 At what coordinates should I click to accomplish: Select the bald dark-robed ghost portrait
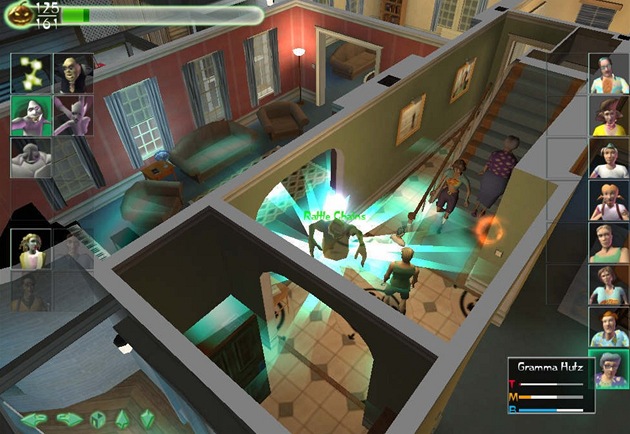coord(73,74)
